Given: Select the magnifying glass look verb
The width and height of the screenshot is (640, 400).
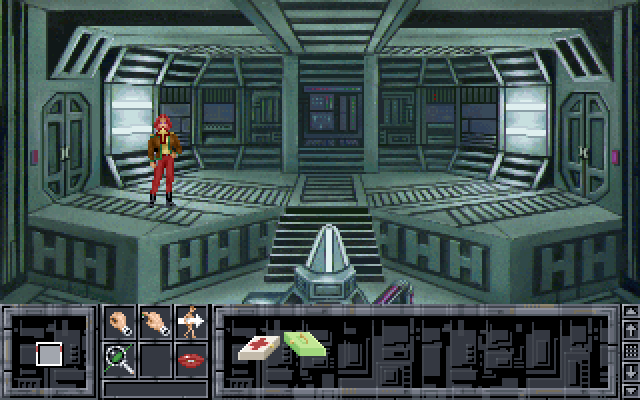Looking at the screenshot, I should [x=121, y=357].
